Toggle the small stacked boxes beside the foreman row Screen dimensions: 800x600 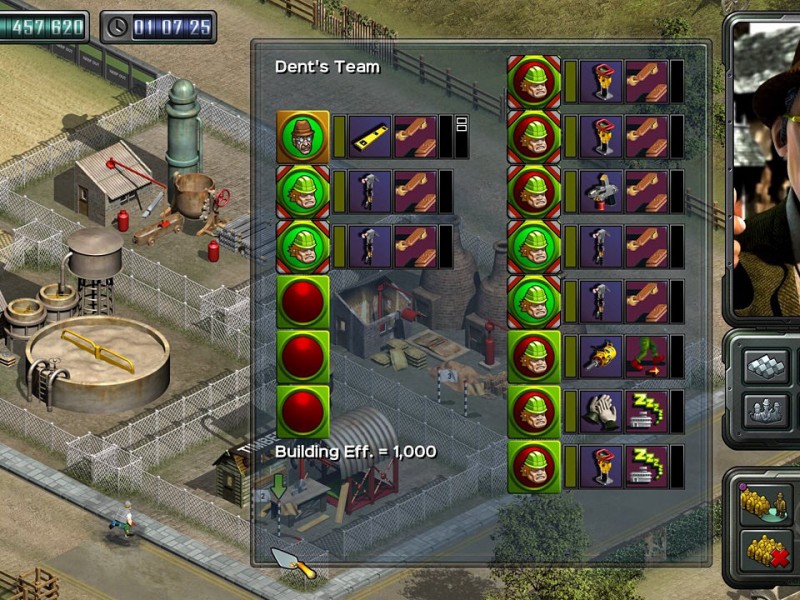pyautogui.click(x=462, y=126)
